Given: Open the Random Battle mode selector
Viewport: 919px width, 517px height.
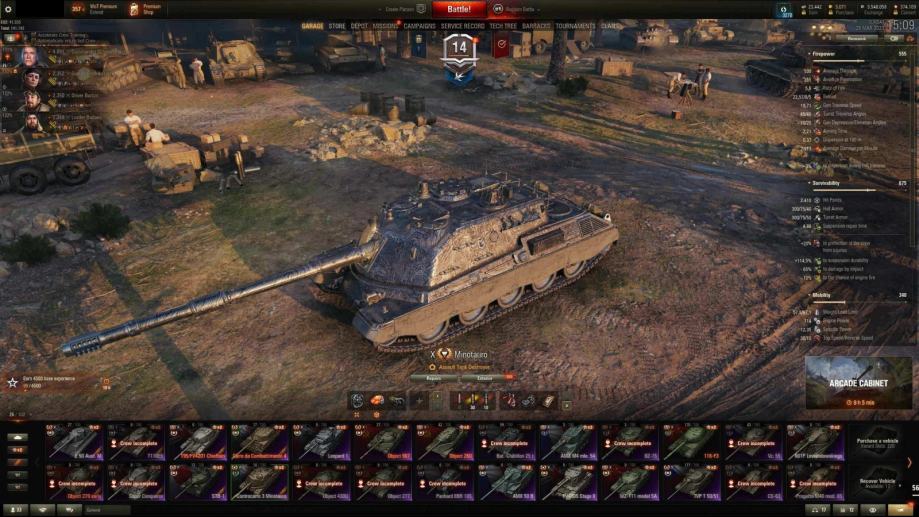Looking at the screenshot, I should [521, 9].
